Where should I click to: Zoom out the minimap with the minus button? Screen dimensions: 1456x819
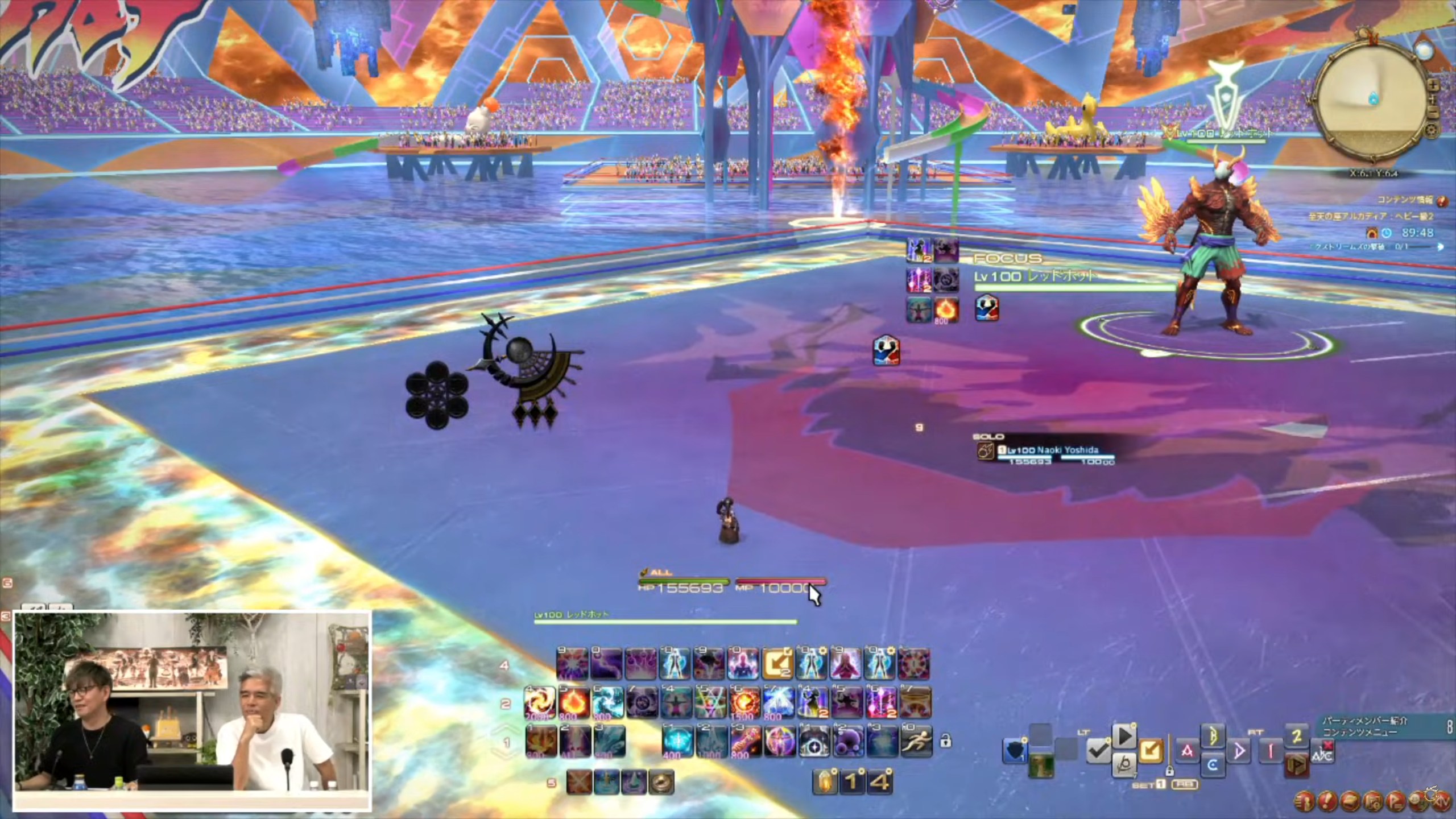click(x=1433, y=113)
